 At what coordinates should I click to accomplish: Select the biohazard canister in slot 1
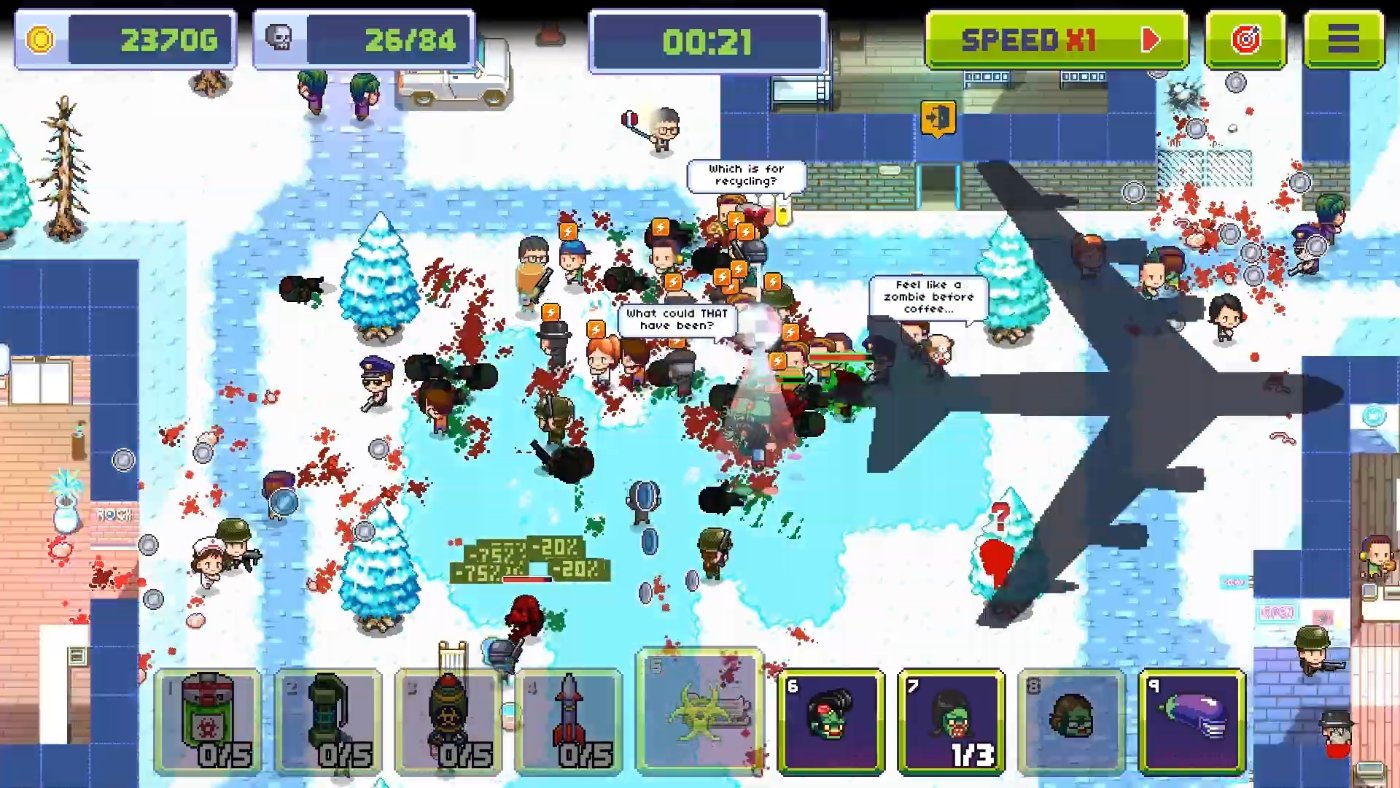tap(205, 718)
